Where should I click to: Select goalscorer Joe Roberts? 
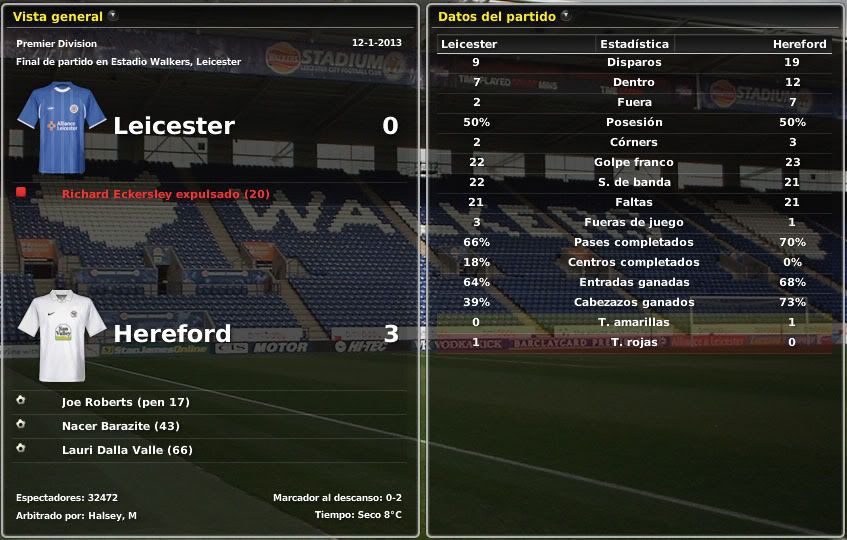[x=125, y=402]
